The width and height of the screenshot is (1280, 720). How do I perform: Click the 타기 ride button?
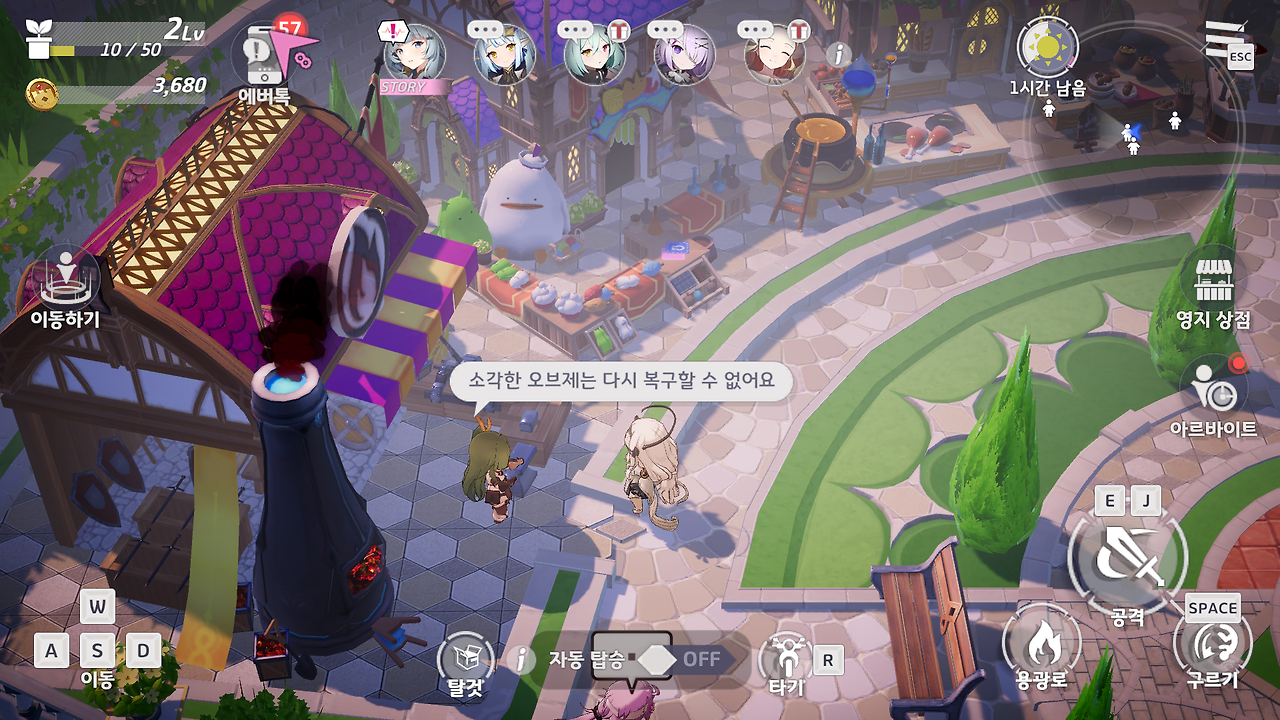tap(786, 658)
